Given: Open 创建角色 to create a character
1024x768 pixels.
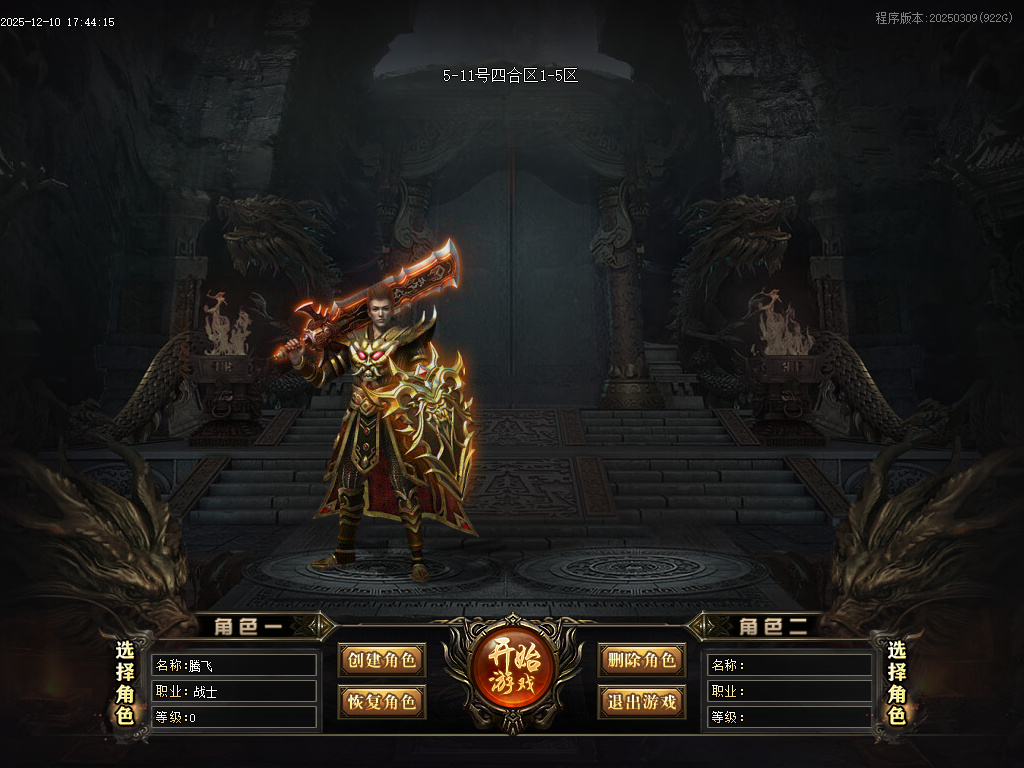Looking at the screenshot, I should pos(381,661).
